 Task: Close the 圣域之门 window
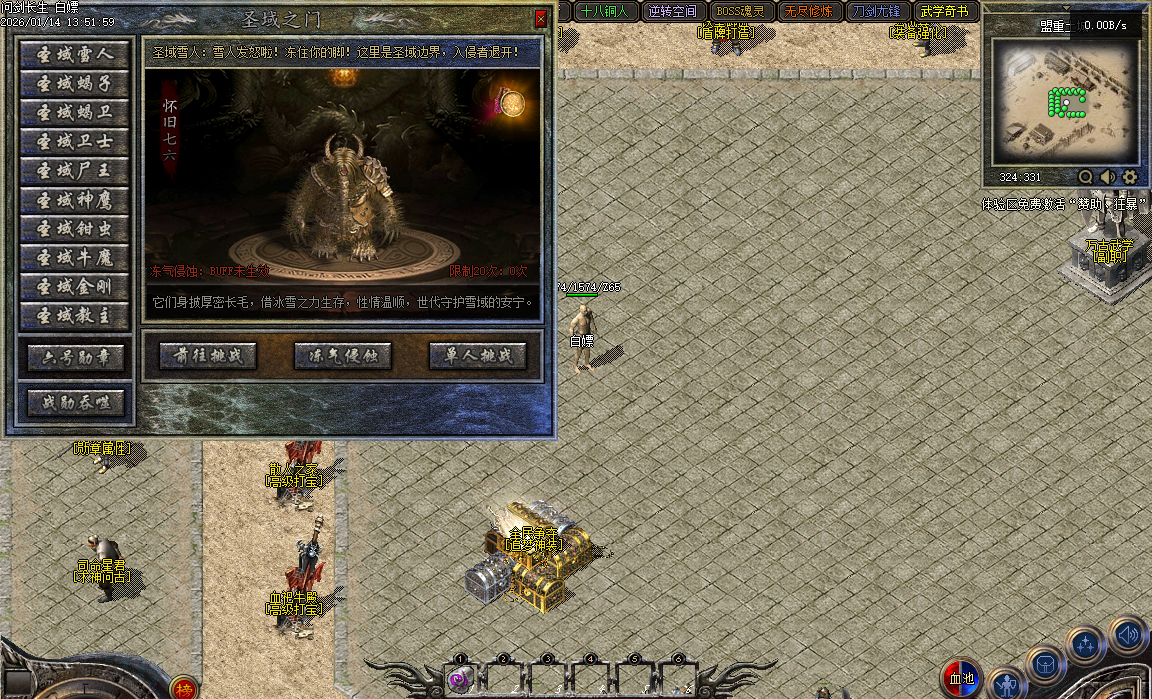(540, 19)
